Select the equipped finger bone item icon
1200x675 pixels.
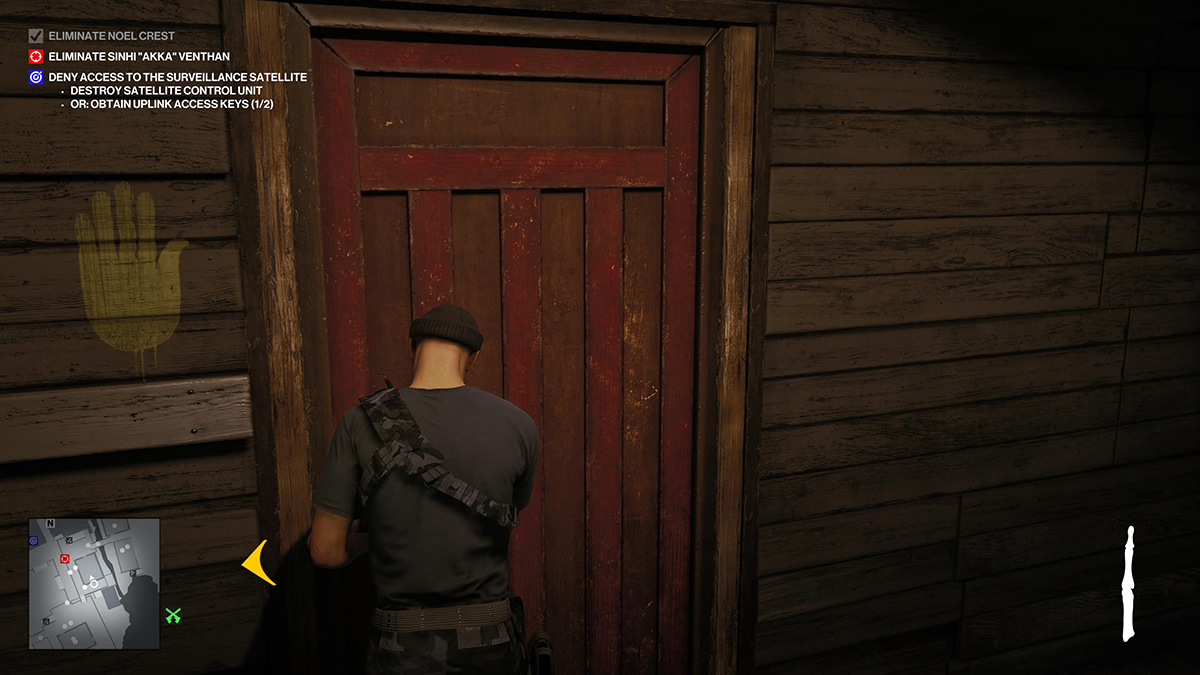click(1129, 583)
